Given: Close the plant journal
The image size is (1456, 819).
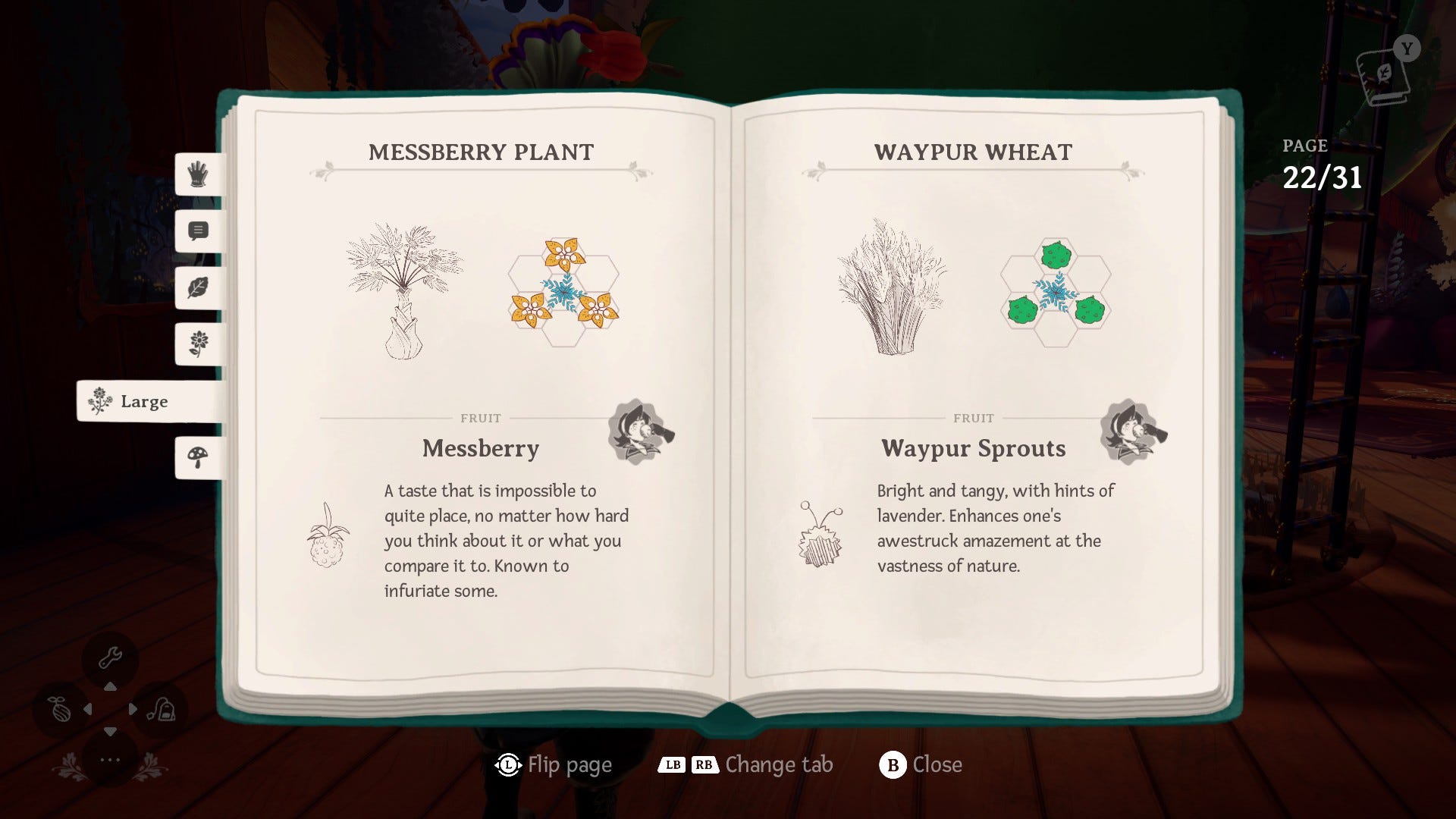Looking at the screenshot, I should [921, 764].
